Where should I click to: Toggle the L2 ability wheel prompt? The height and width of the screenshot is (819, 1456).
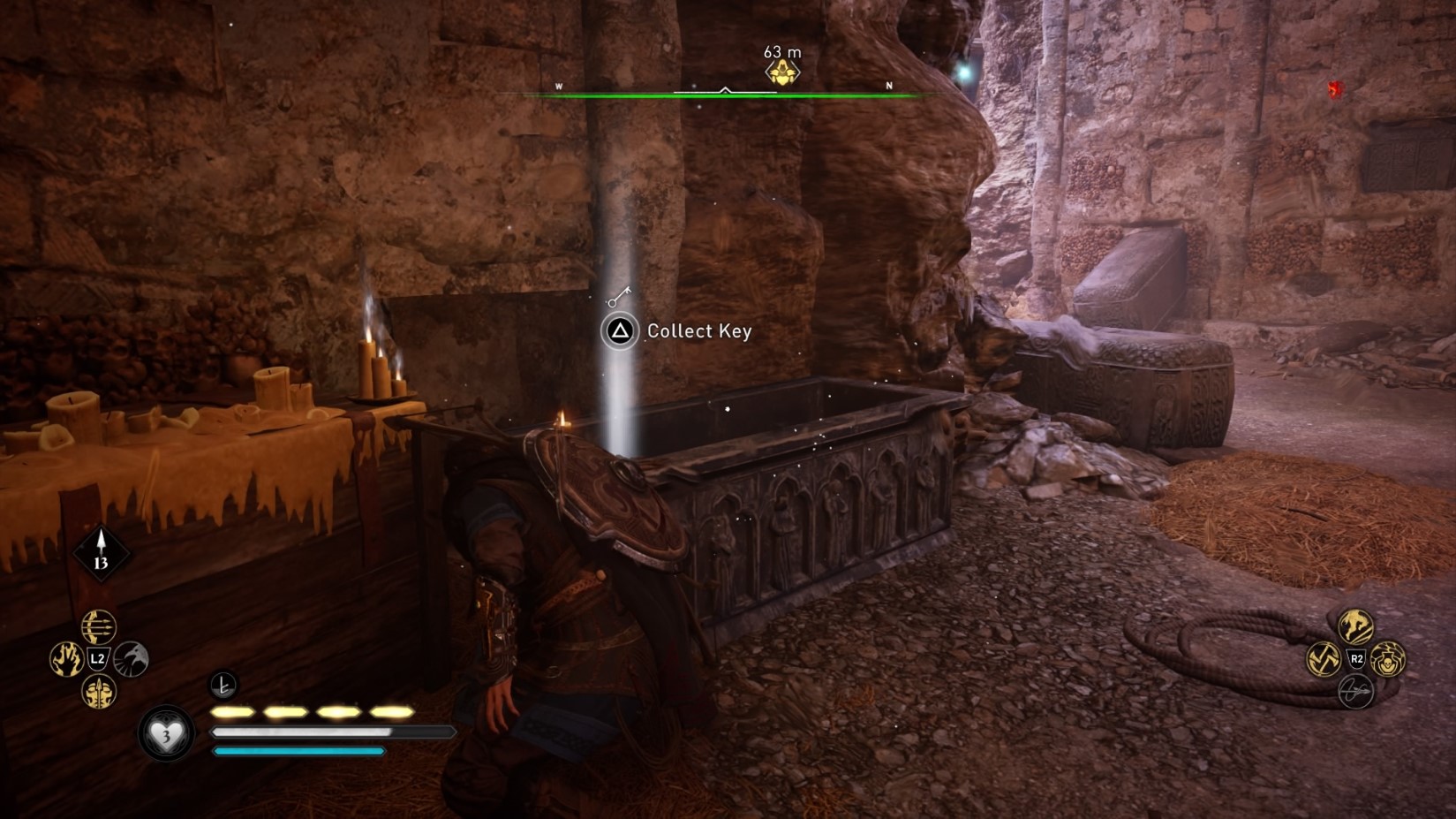pos(98,658)
